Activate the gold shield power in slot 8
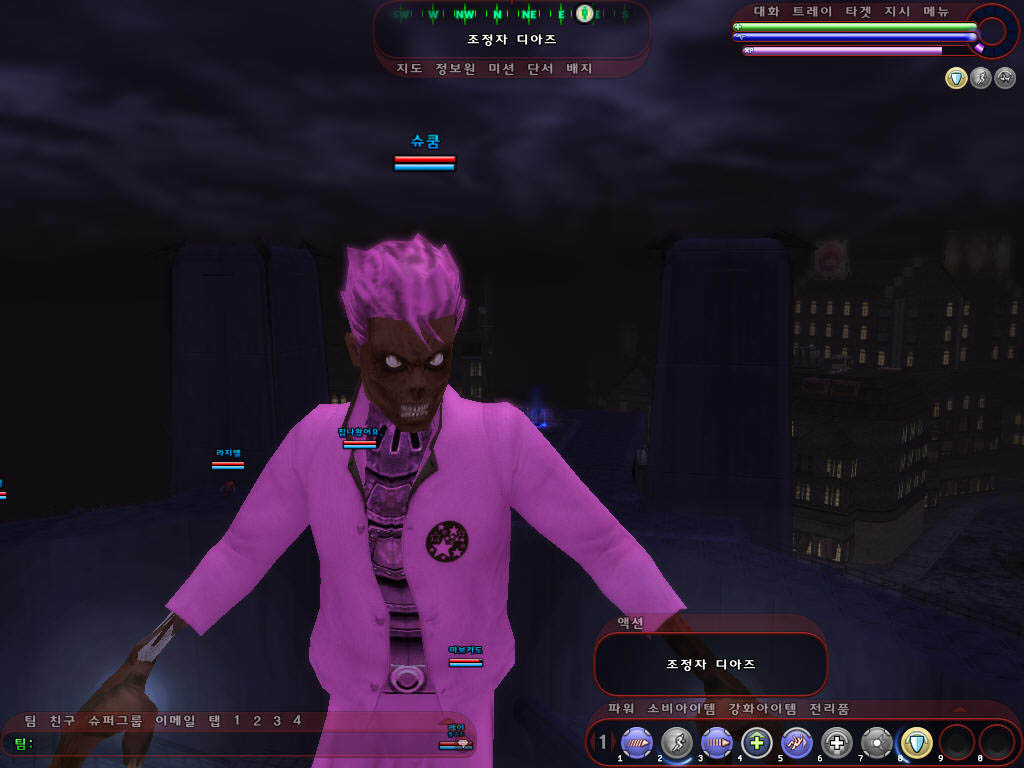Screen dimensions: 1024x768 (x=916, y=742)
